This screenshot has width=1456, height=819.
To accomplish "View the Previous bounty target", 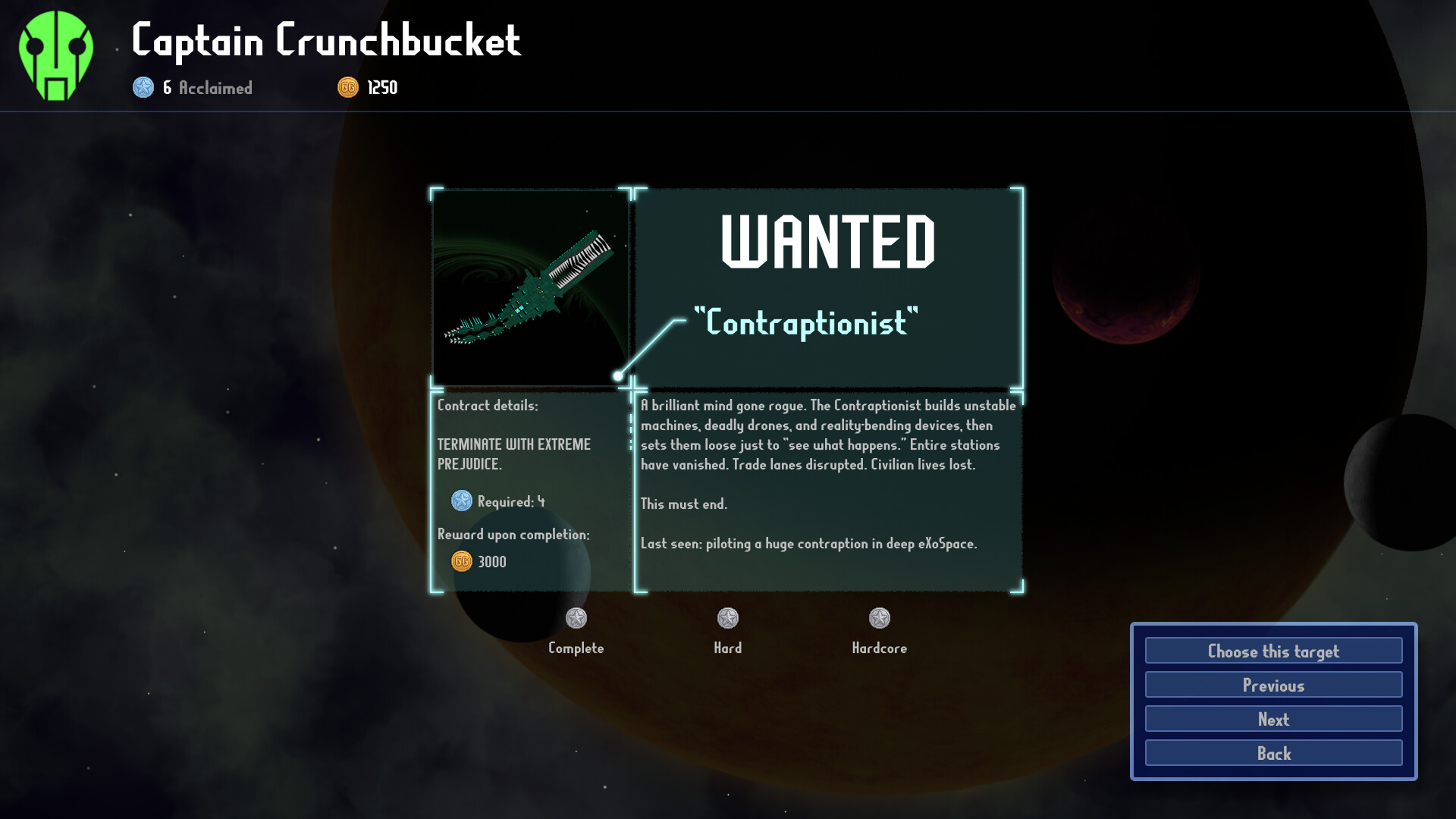I will coord(1272,685).
